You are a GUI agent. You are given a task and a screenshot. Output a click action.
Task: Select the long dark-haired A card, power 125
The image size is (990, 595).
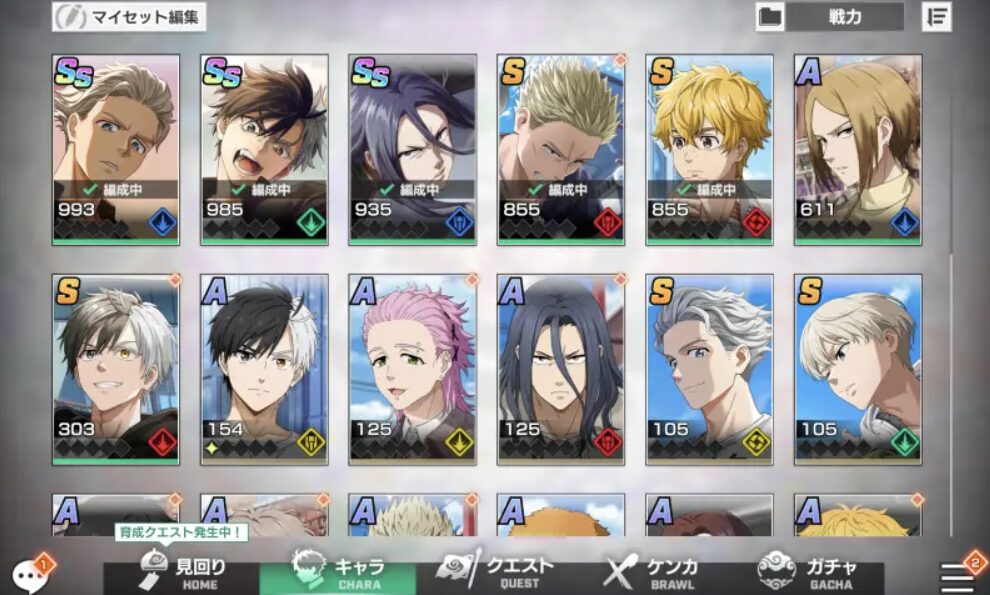click(x=560, y=369)
